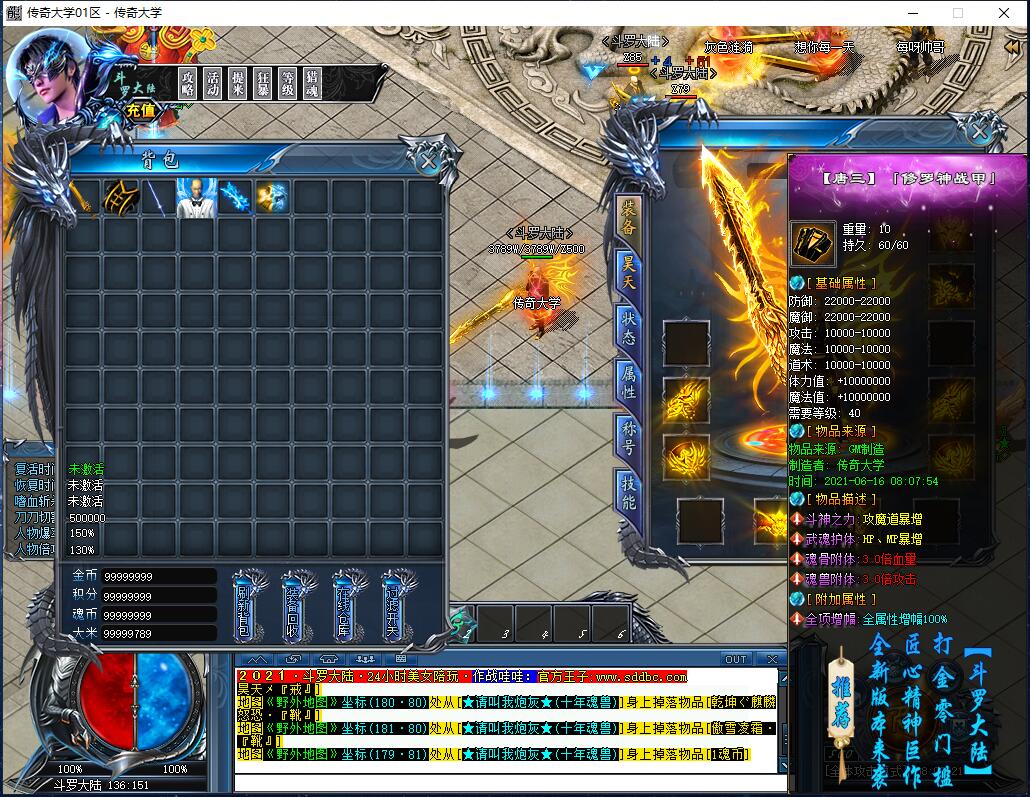Close the 背包 backpack window
1030x797 pixels.
pos(429,160)
